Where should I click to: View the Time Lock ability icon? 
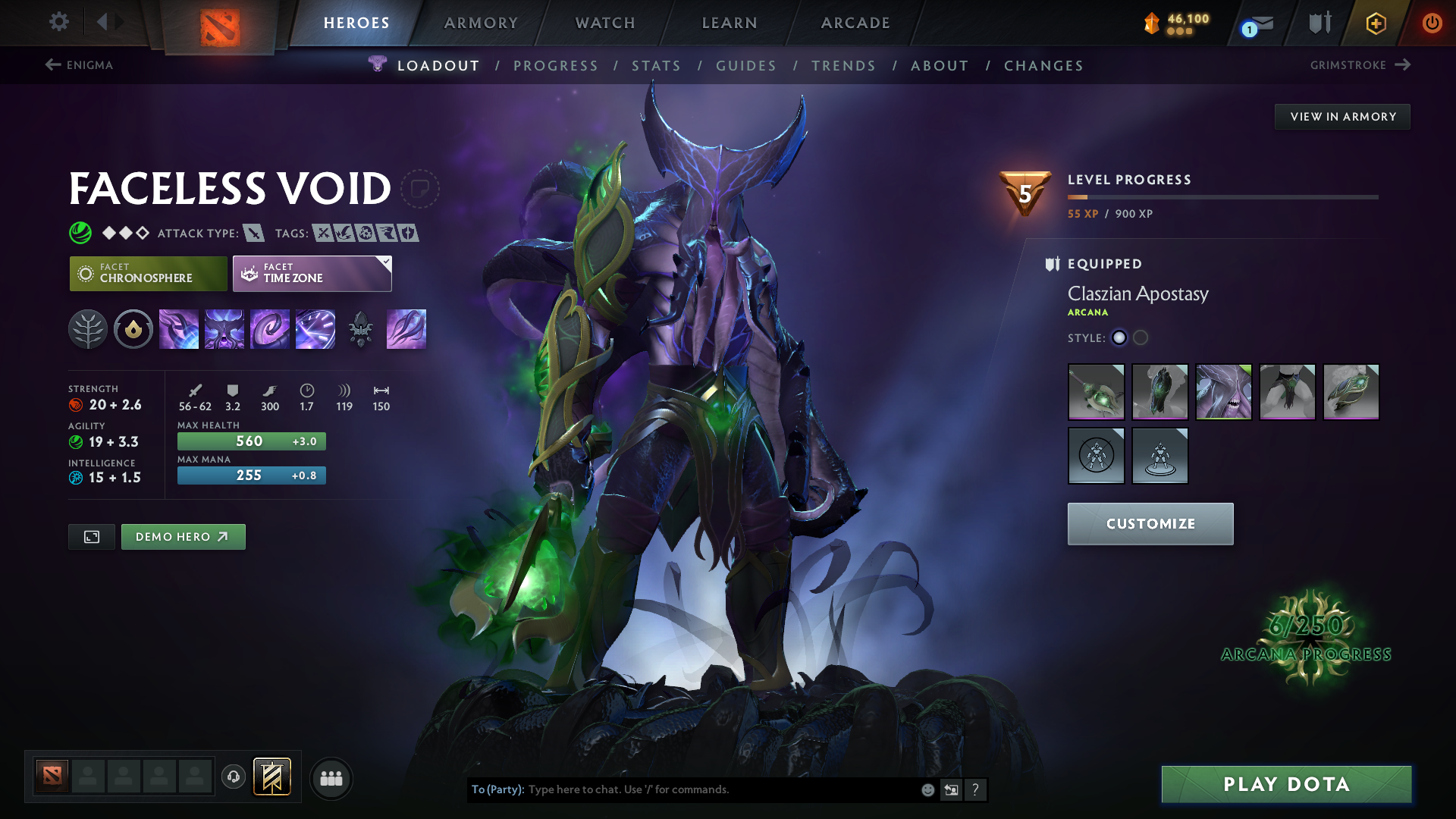tap(270, 329)
